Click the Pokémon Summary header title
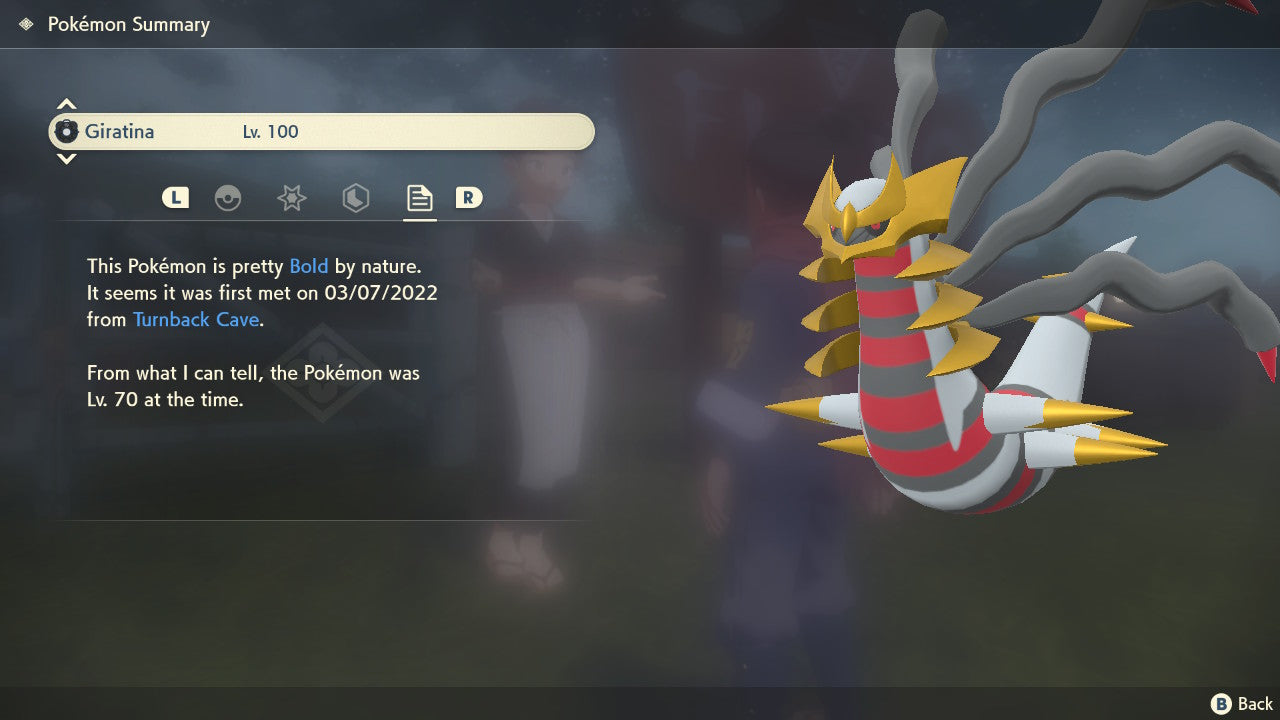Image resolution: width=1280 pixels, height=720 pixels. click(128, 24)
